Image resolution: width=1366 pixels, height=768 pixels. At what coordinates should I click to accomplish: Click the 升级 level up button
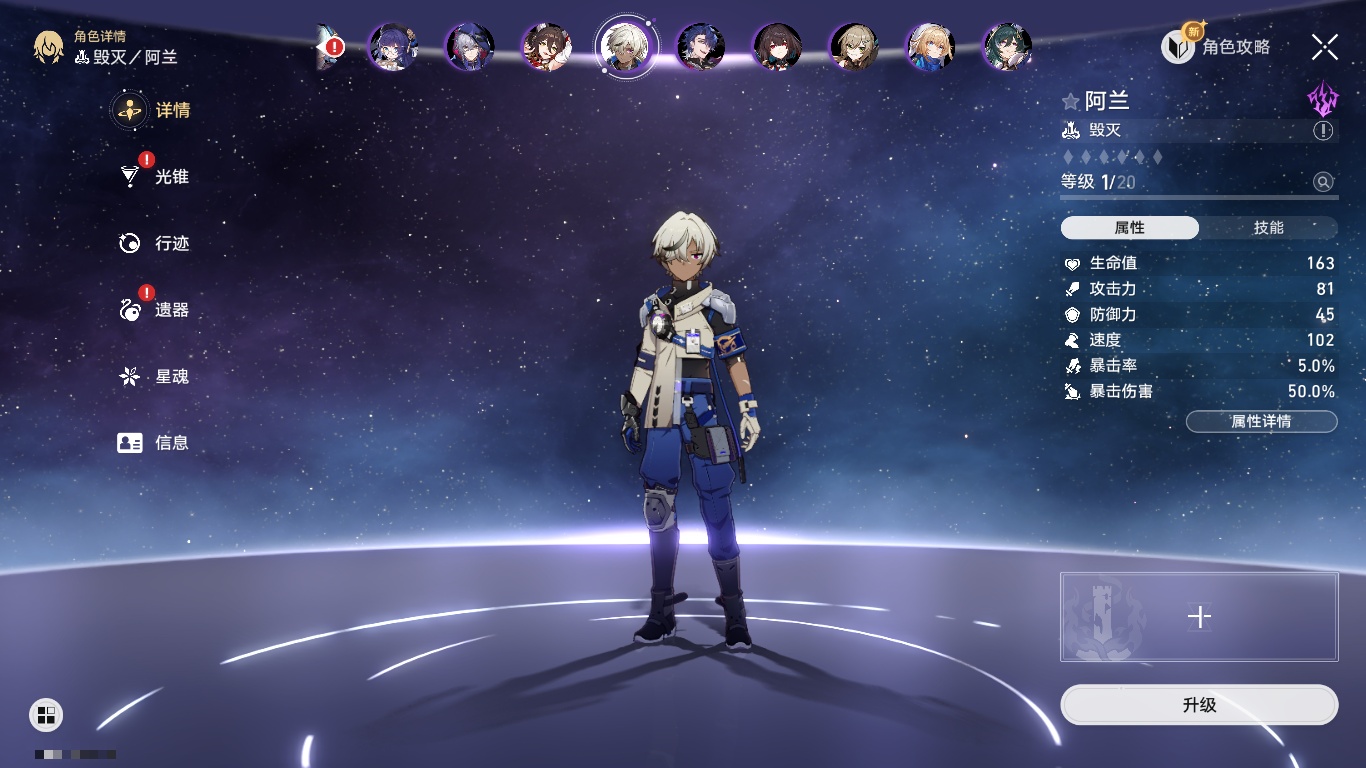pyautogui.click(x=1199, y=705)
